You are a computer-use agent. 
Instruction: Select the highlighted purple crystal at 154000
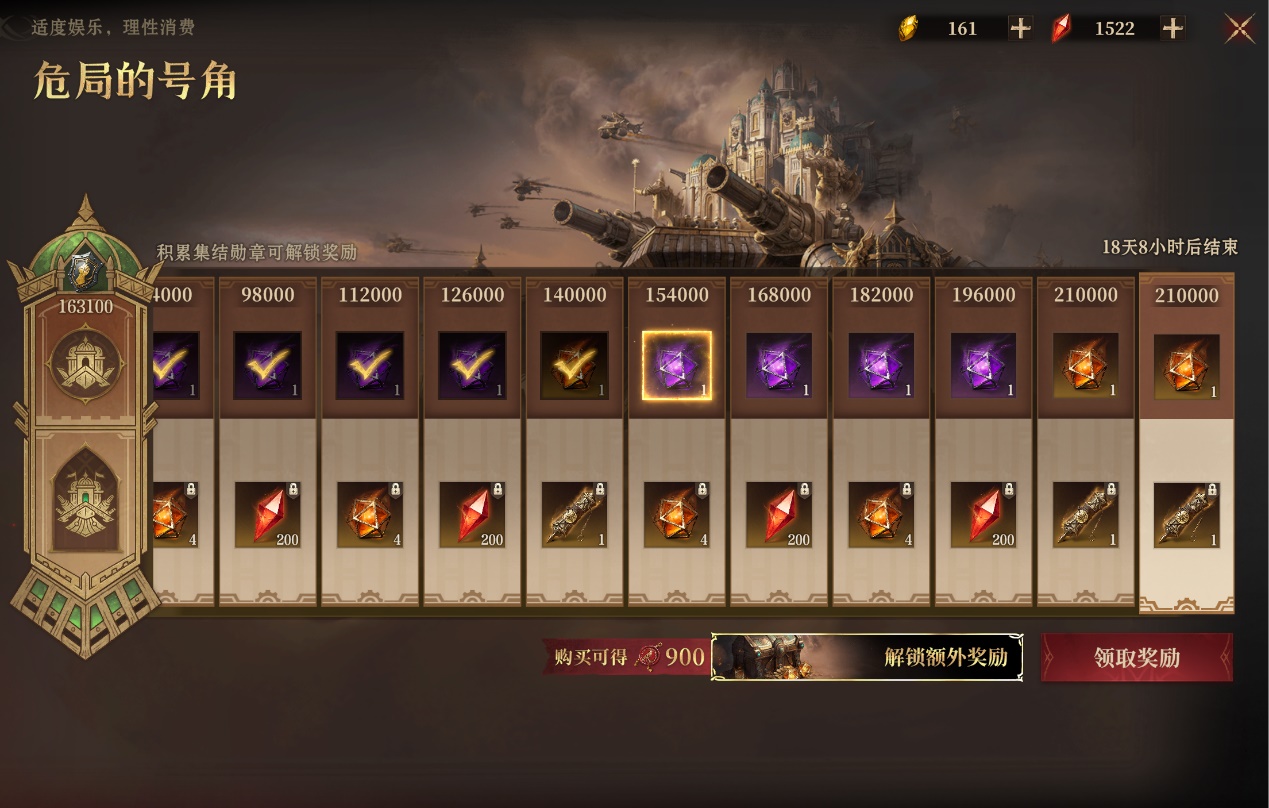(x=677, y=365)
